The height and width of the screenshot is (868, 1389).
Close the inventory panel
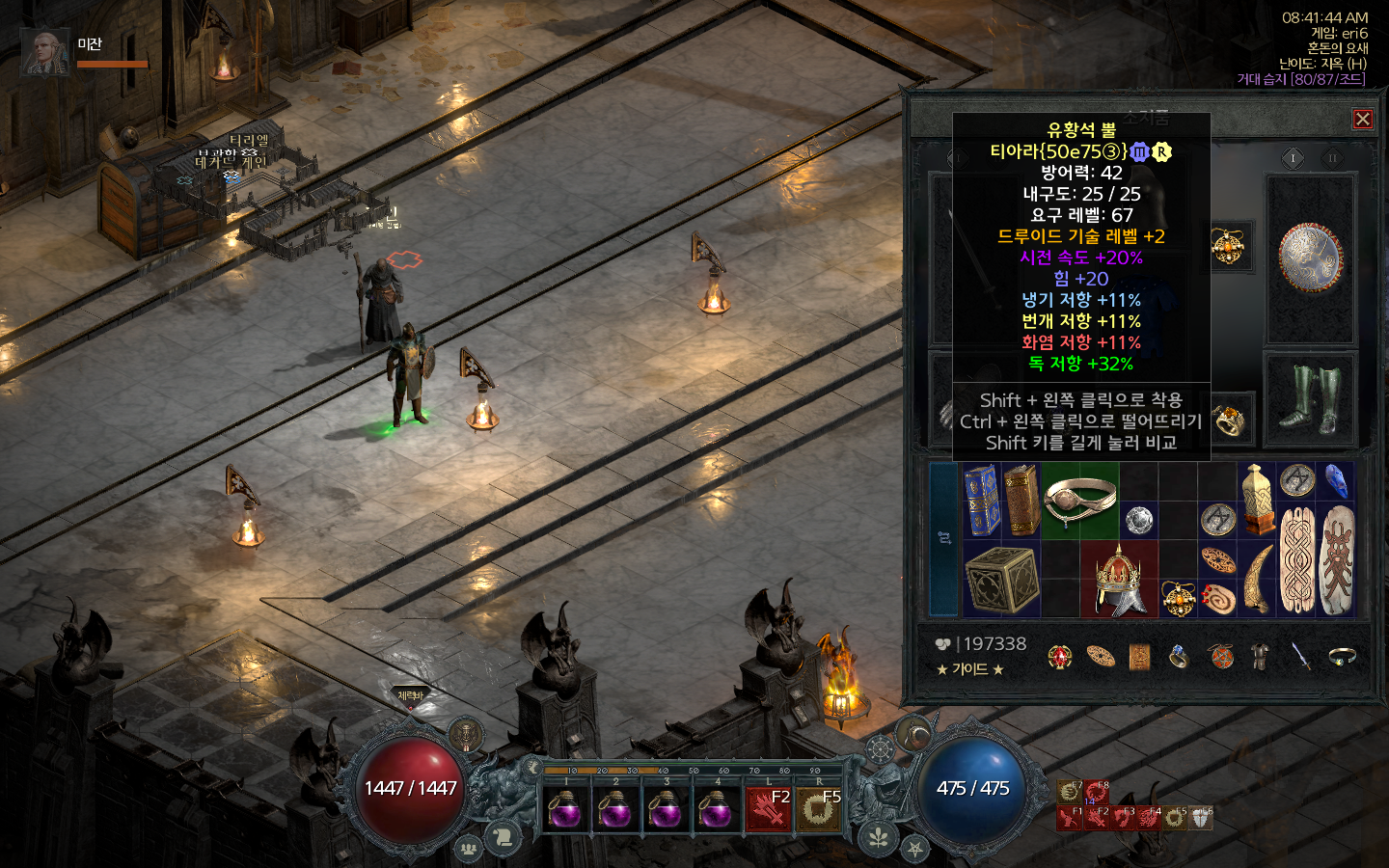click(x=1362, y=119)
